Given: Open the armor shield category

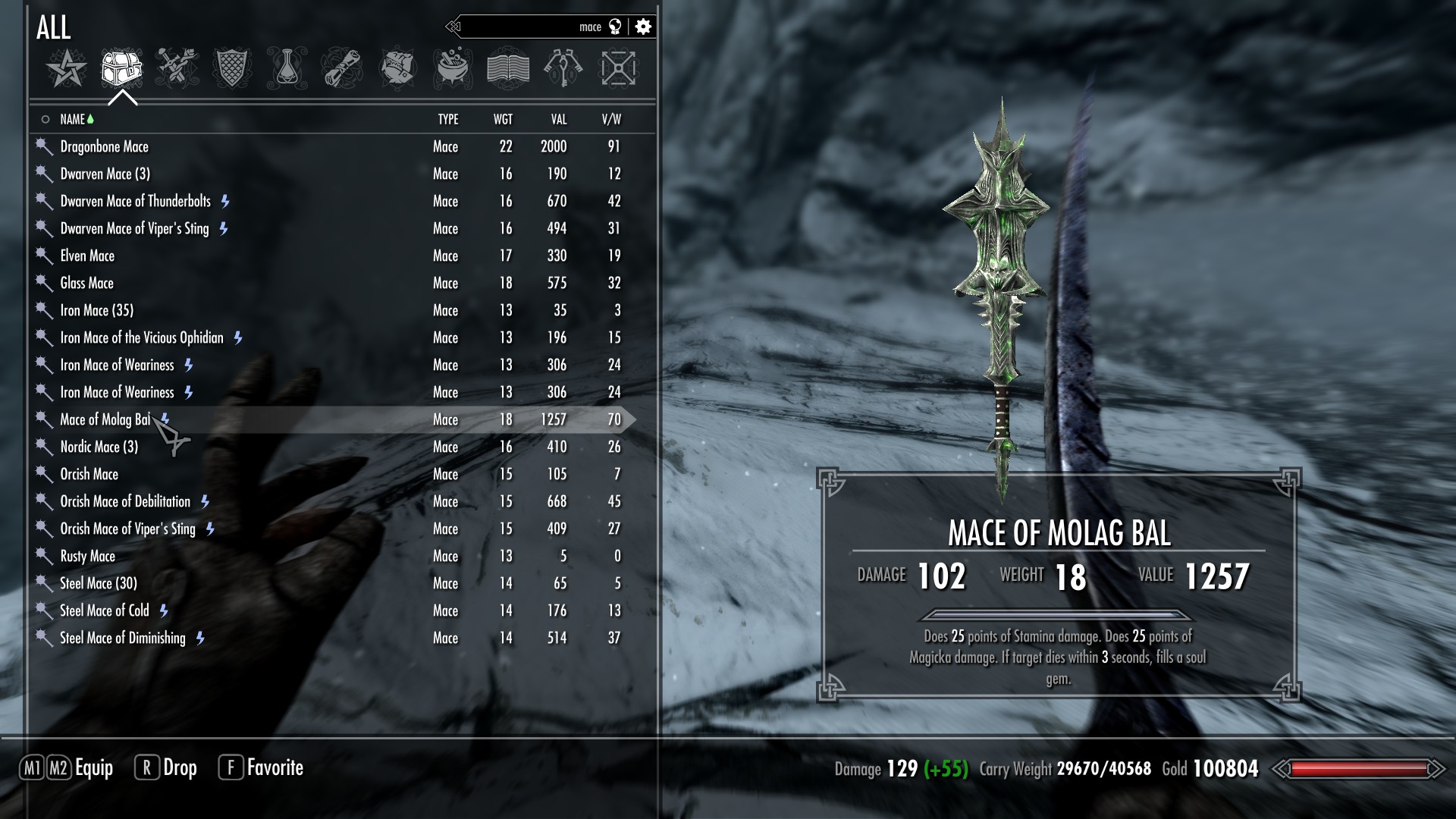Looking at the screenshot, I should (232, 68).
